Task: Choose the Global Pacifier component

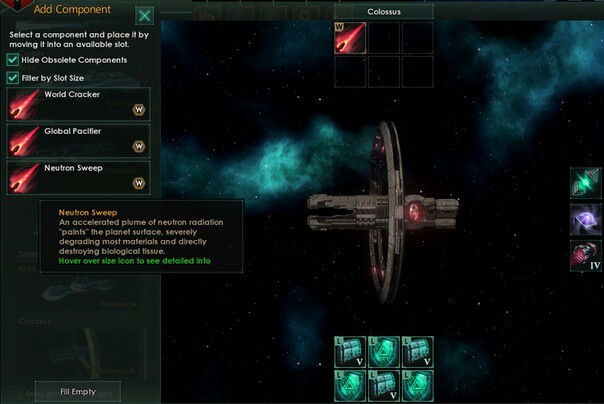Action: point(78,138)
